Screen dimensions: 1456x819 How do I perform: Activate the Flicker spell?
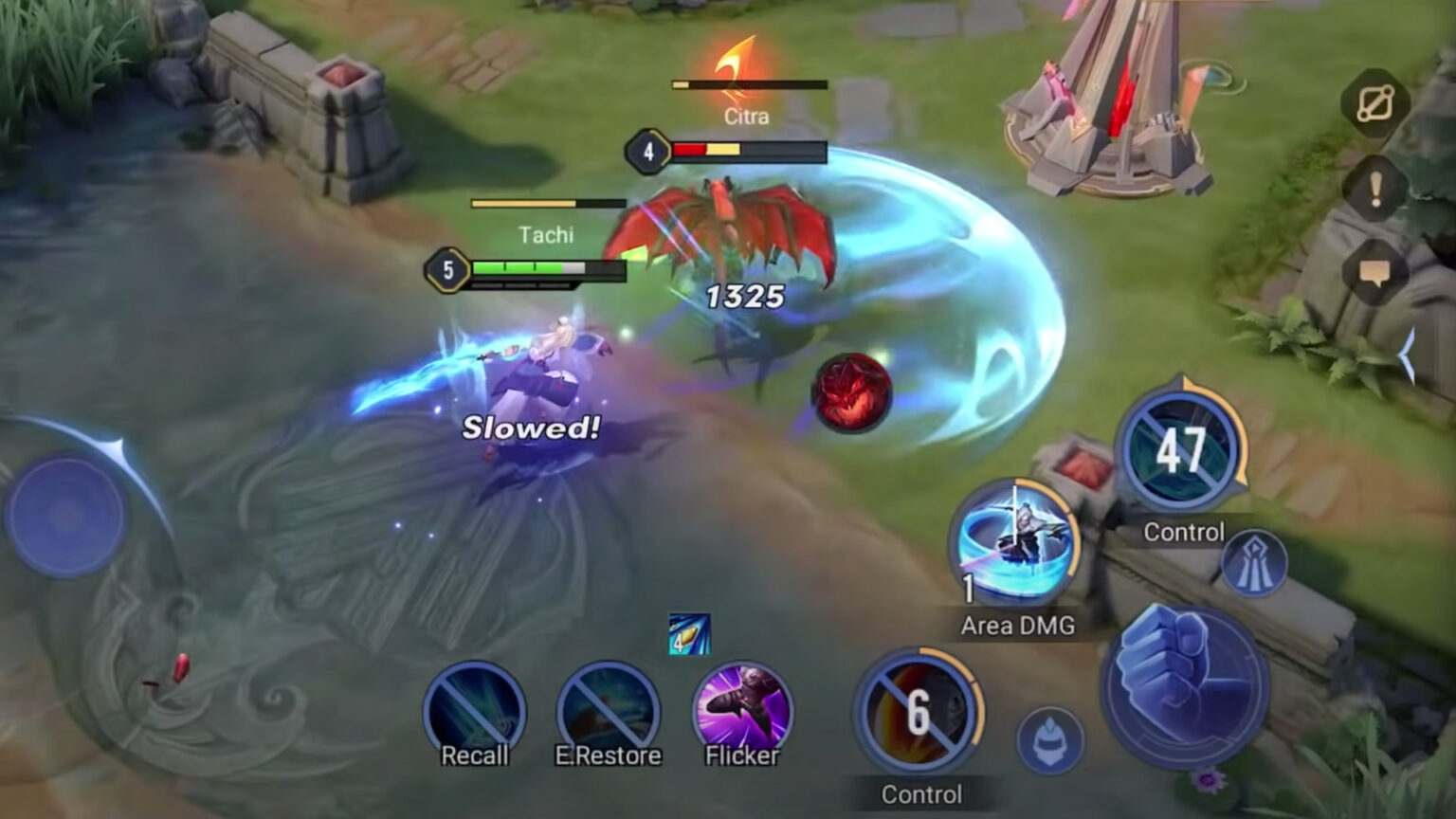coord(742,713)
